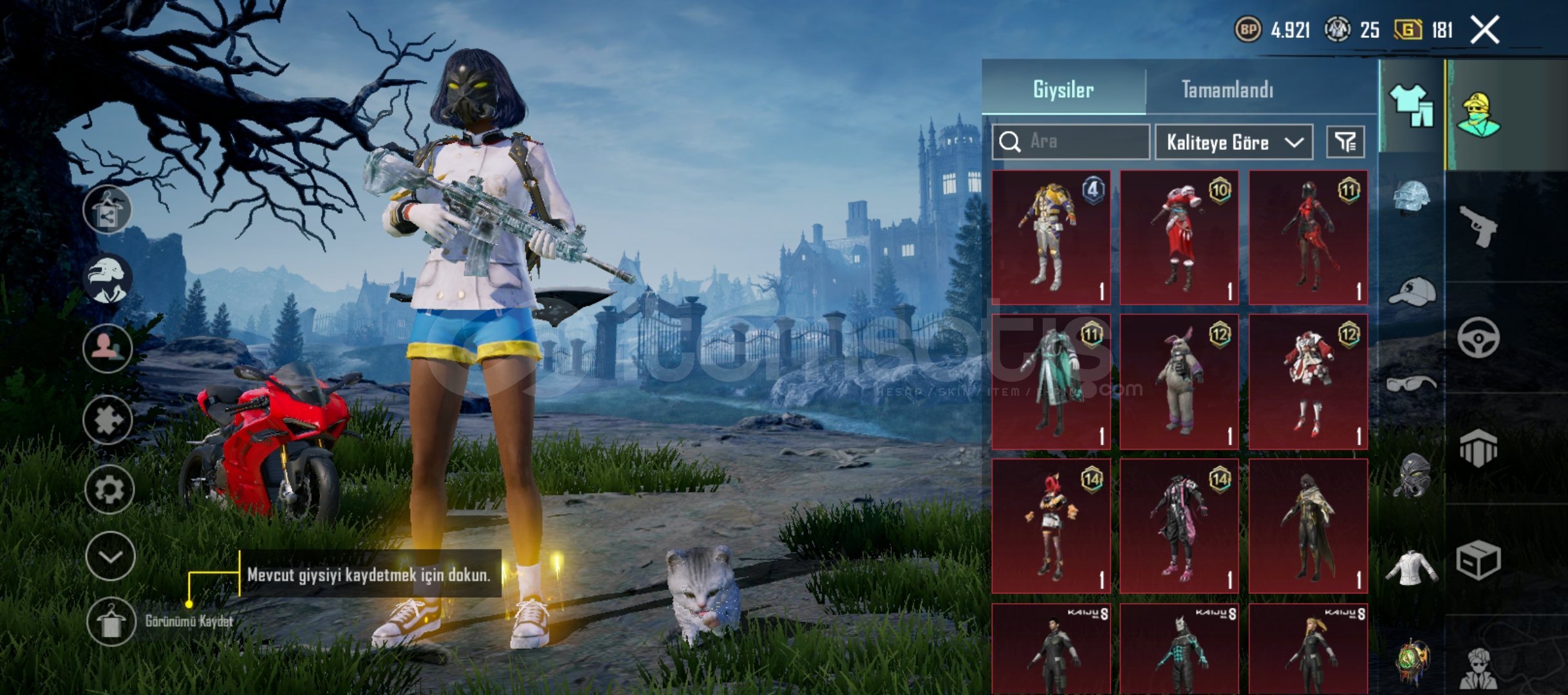
Task: Open the vehicle steering wheel category
Action: 1478,337
